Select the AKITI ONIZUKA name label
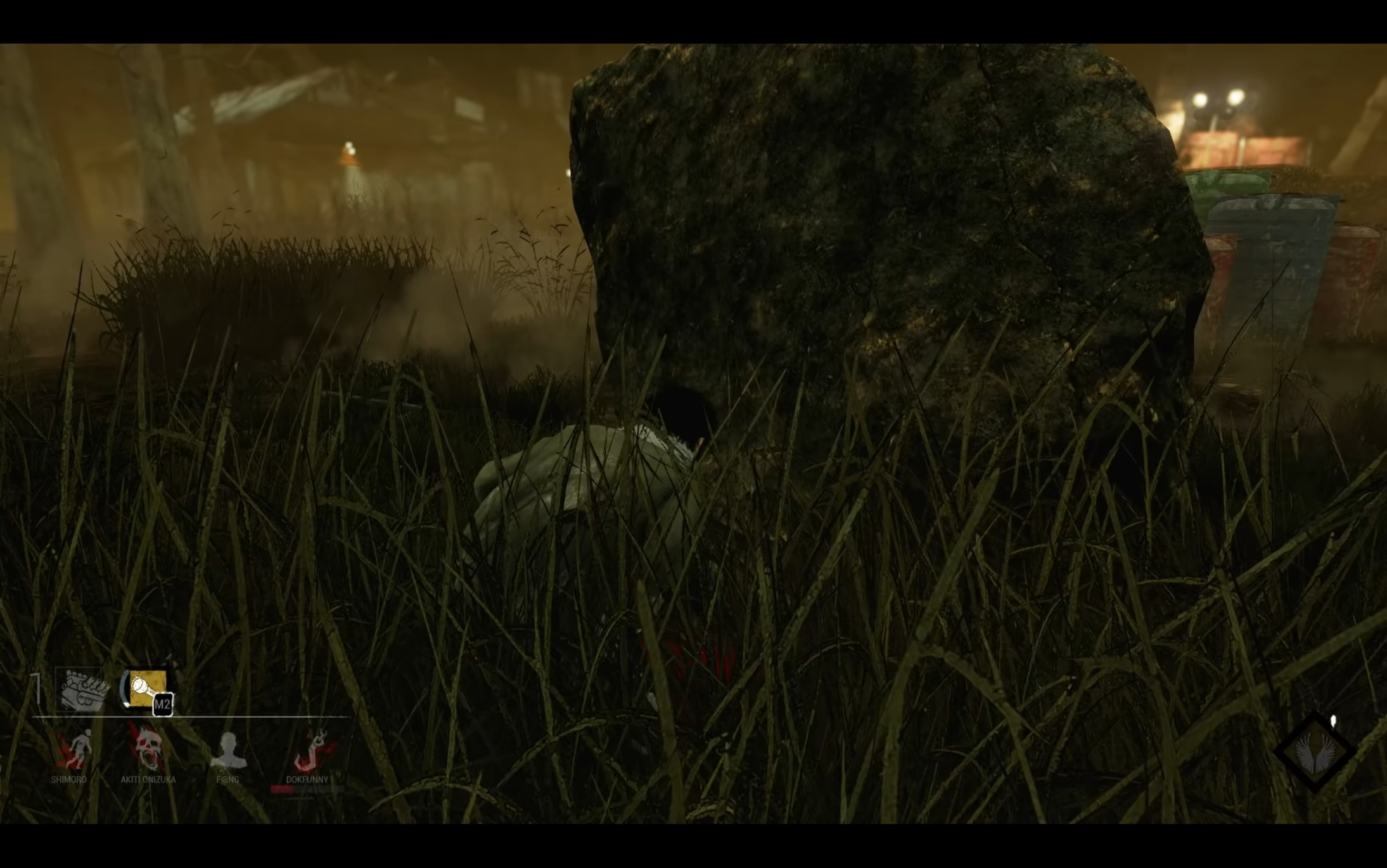 (148, 779)
